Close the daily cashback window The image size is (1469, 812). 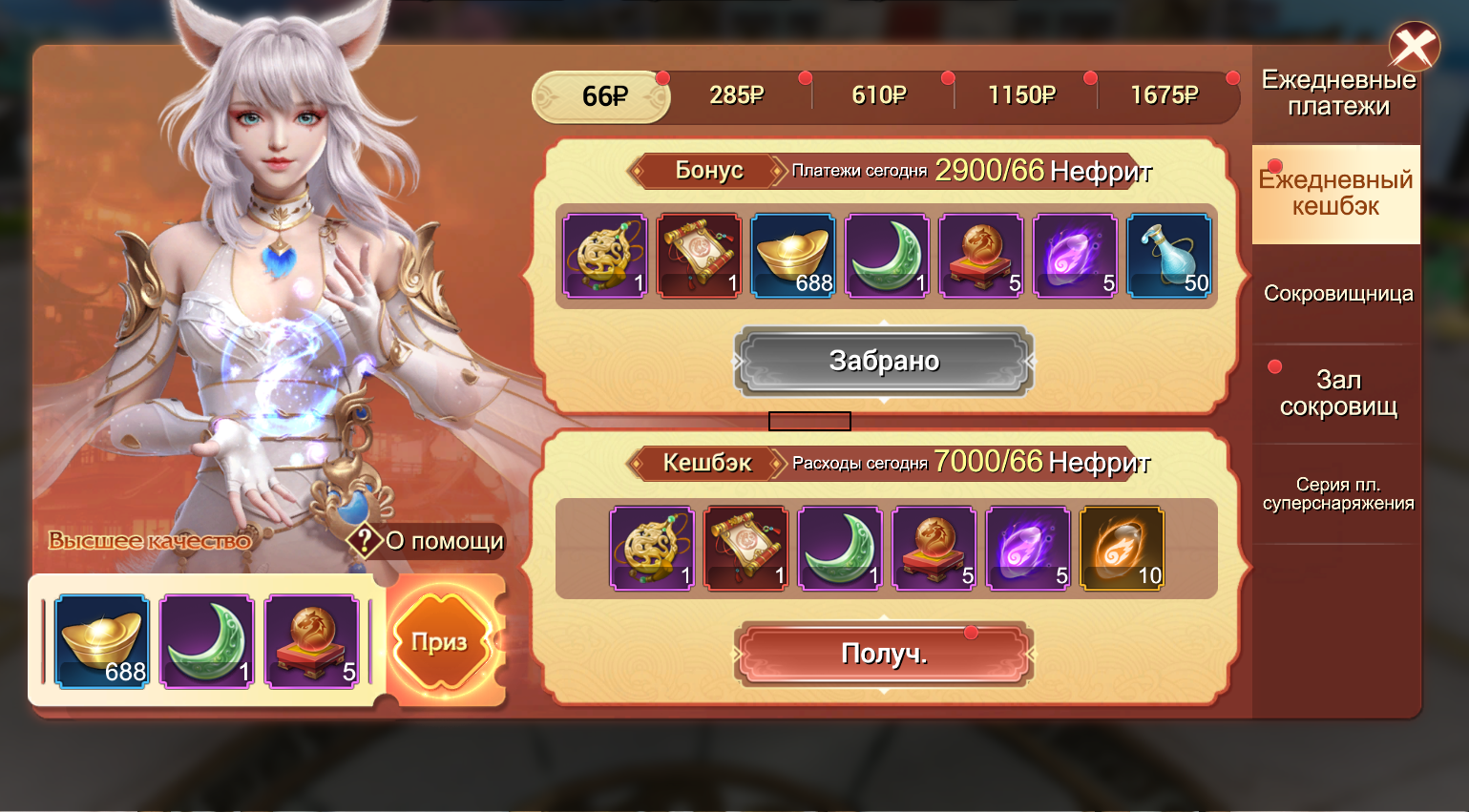1414,47
